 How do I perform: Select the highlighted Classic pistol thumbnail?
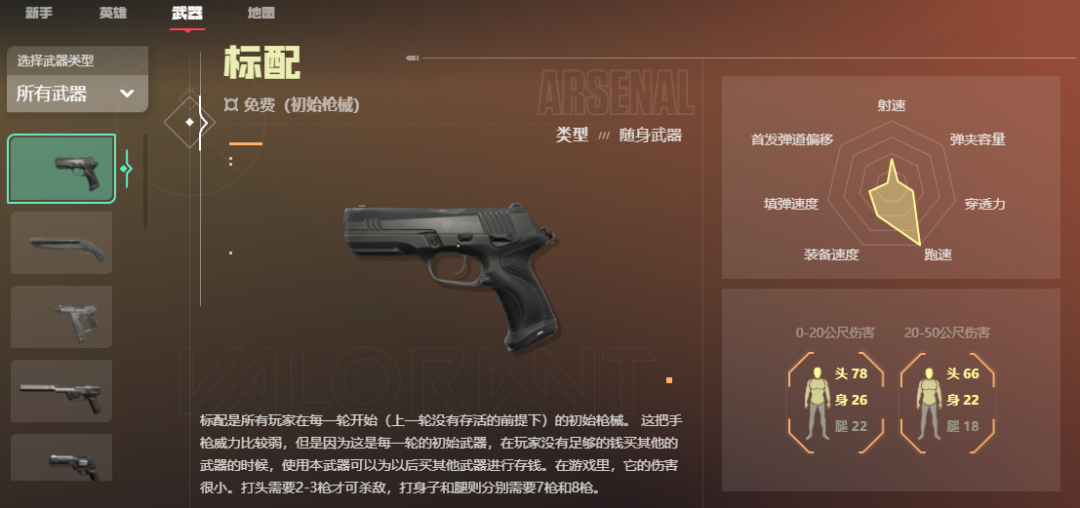[62, 169]
